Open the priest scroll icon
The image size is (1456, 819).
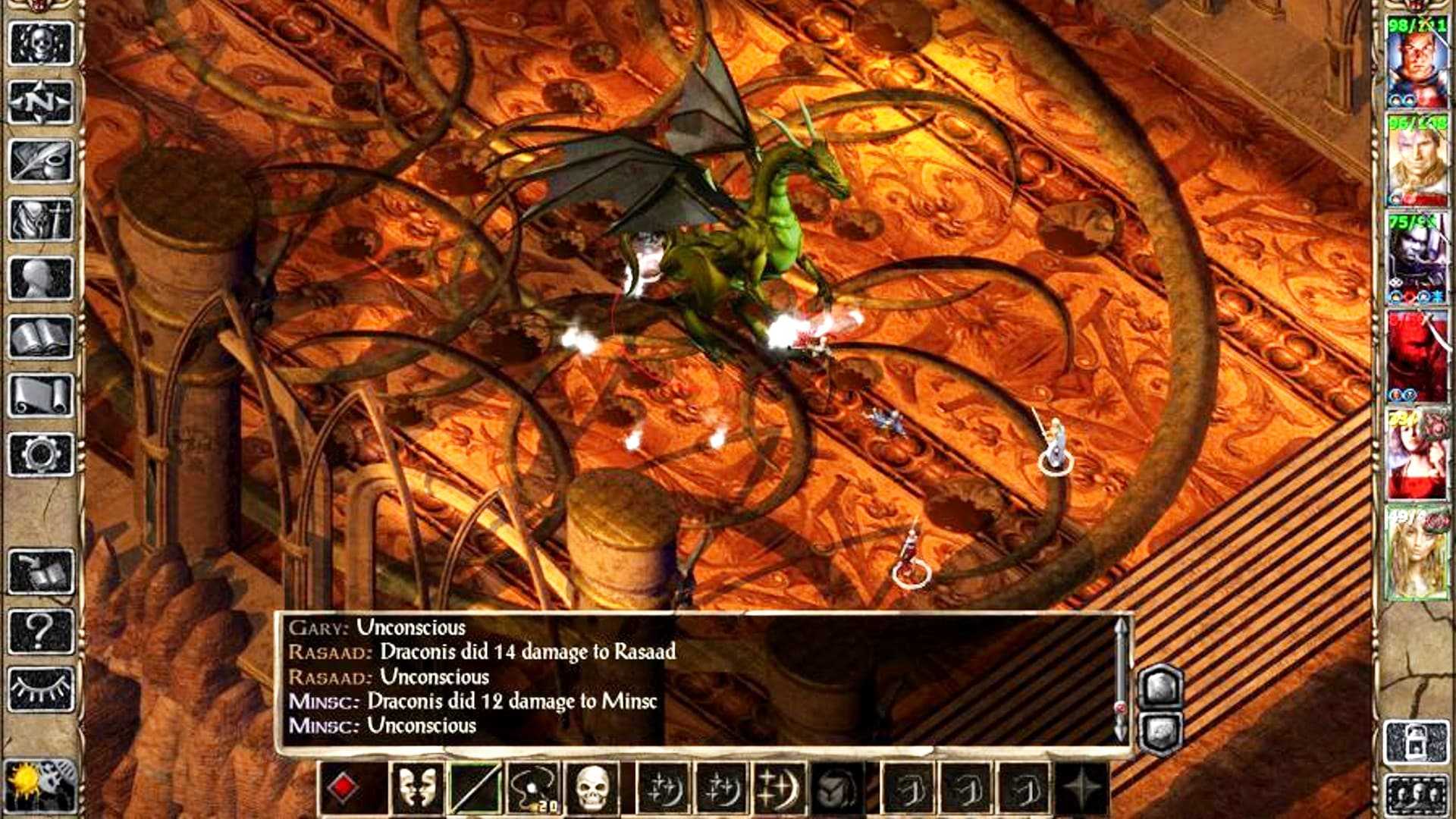coord(41,395)
